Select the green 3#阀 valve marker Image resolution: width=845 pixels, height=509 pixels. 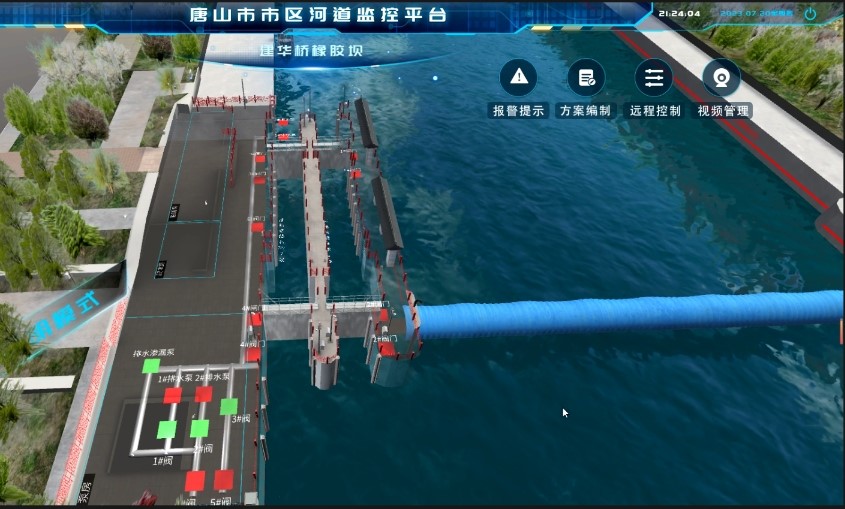(x=229, y=407)
